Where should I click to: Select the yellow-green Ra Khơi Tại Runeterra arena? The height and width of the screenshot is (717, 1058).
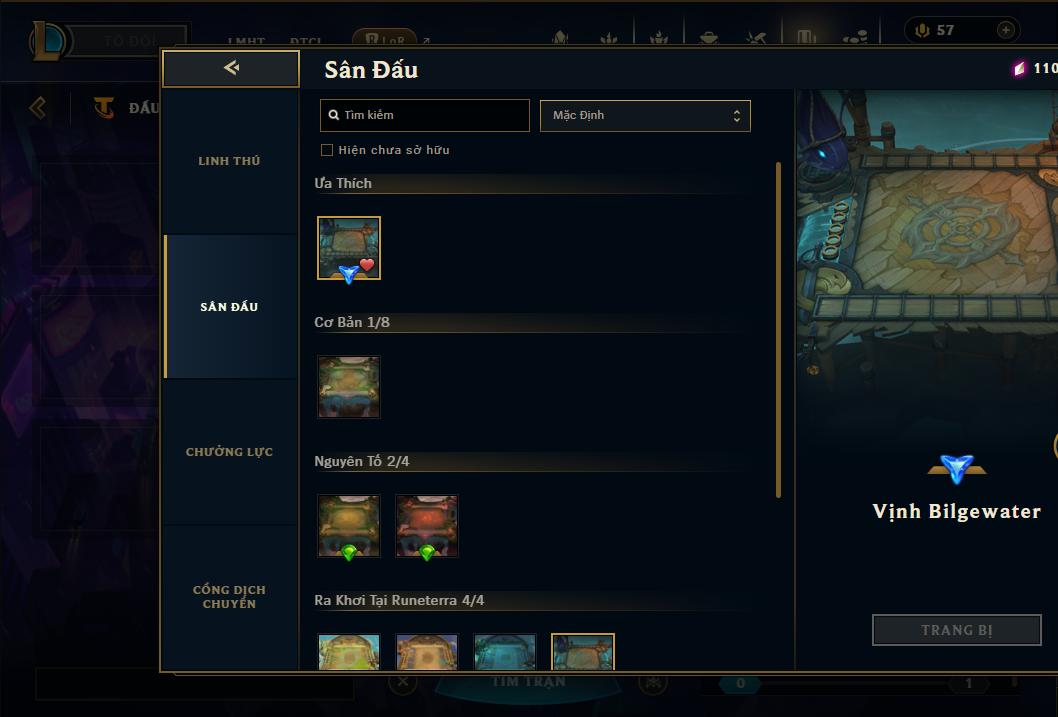[x=349, y=652]
